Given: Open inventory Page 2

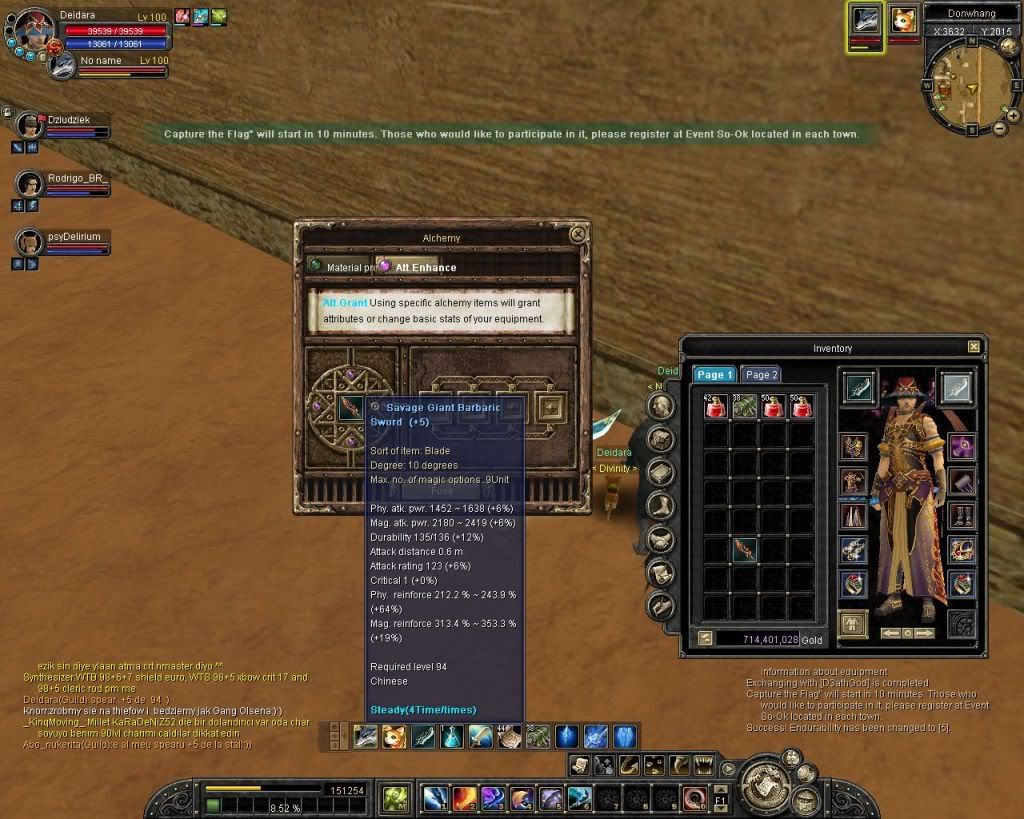Looking at the screenshot, I should click(761, 375).
